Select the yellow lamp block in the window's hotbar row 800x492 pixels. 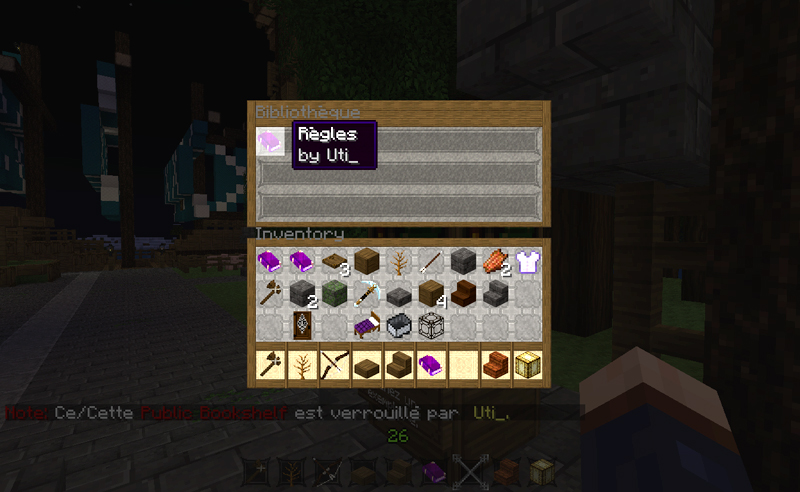click(528, 366)
